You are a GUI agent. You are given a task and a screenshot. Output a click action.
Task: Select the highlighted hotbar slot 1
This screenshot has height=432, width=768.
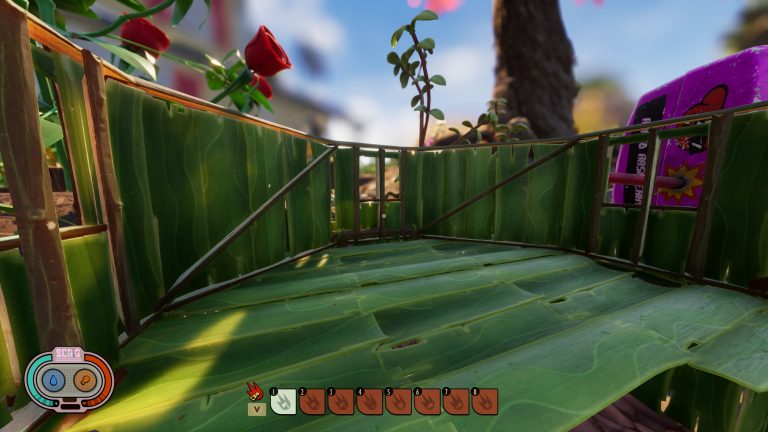283,401
